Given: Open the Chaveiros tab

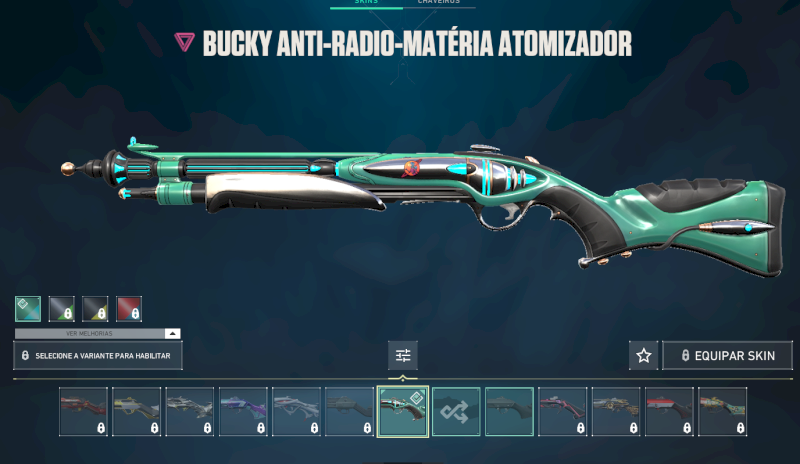Looking at the screenshot, I should (438, 3).
